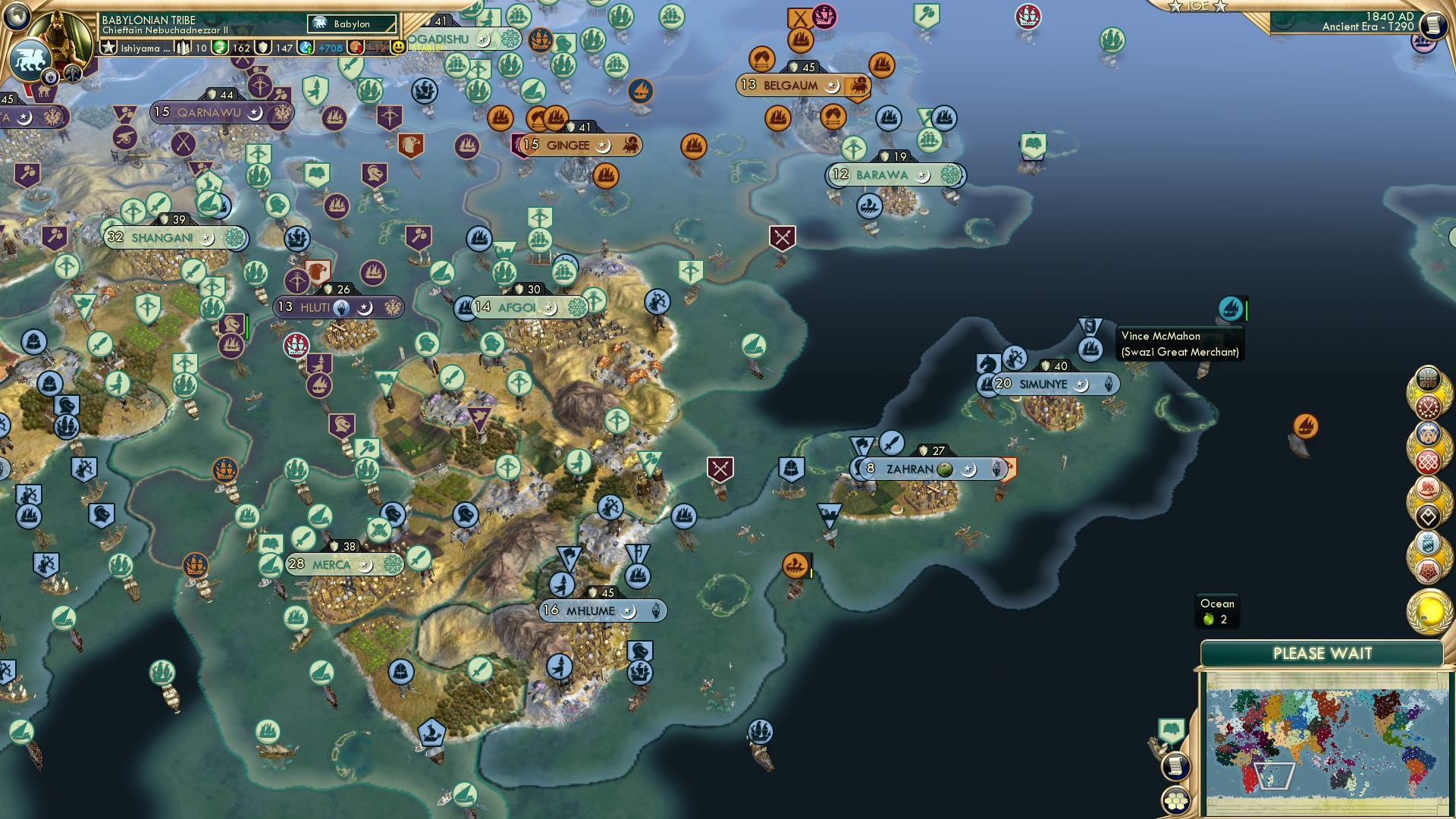
Task: Click the PLEASE WAIT turn button
Action: coord(1322,654)
